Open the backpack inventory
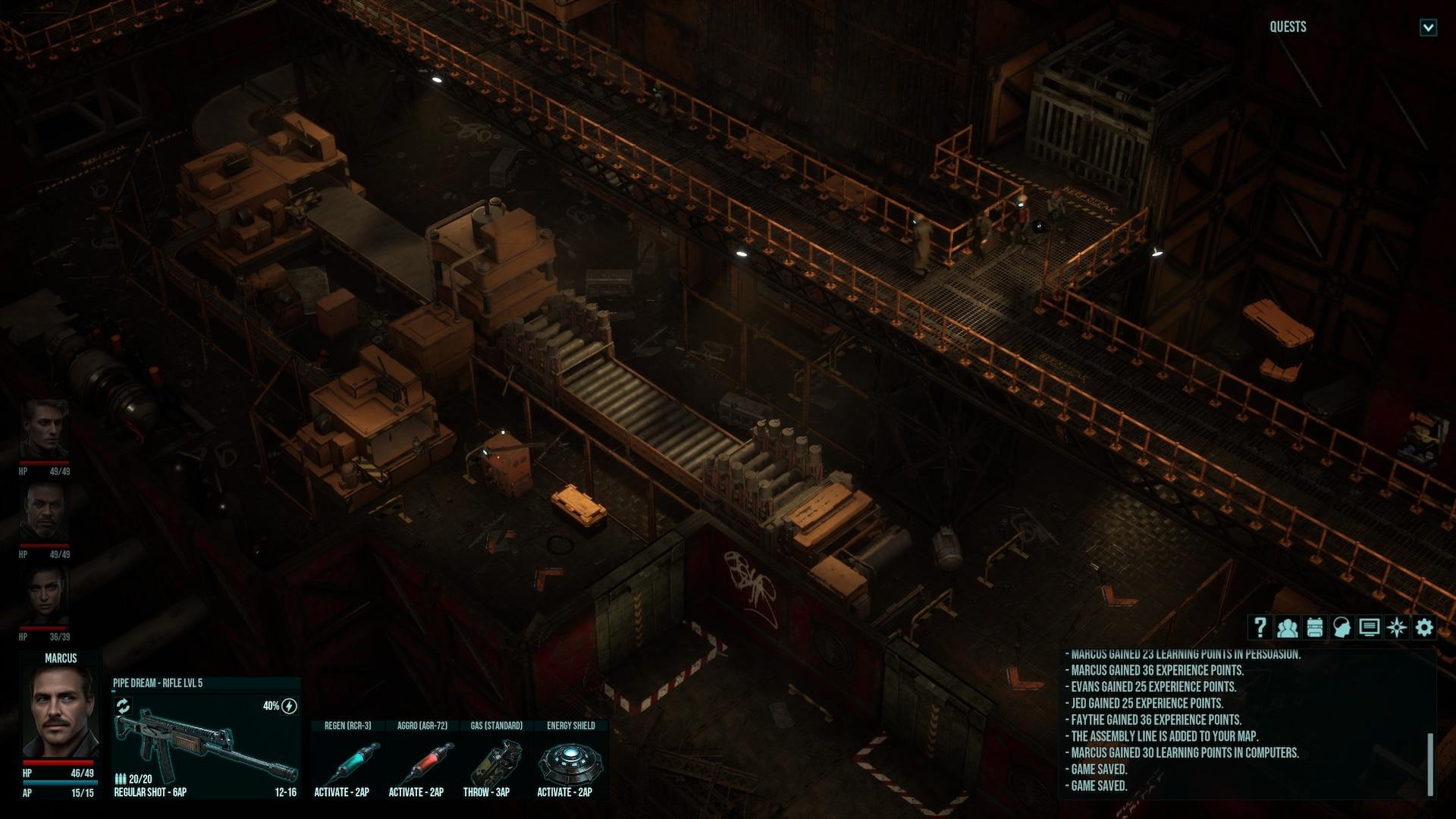This screenshot has width=1456, height=819. coord(1314,627)
